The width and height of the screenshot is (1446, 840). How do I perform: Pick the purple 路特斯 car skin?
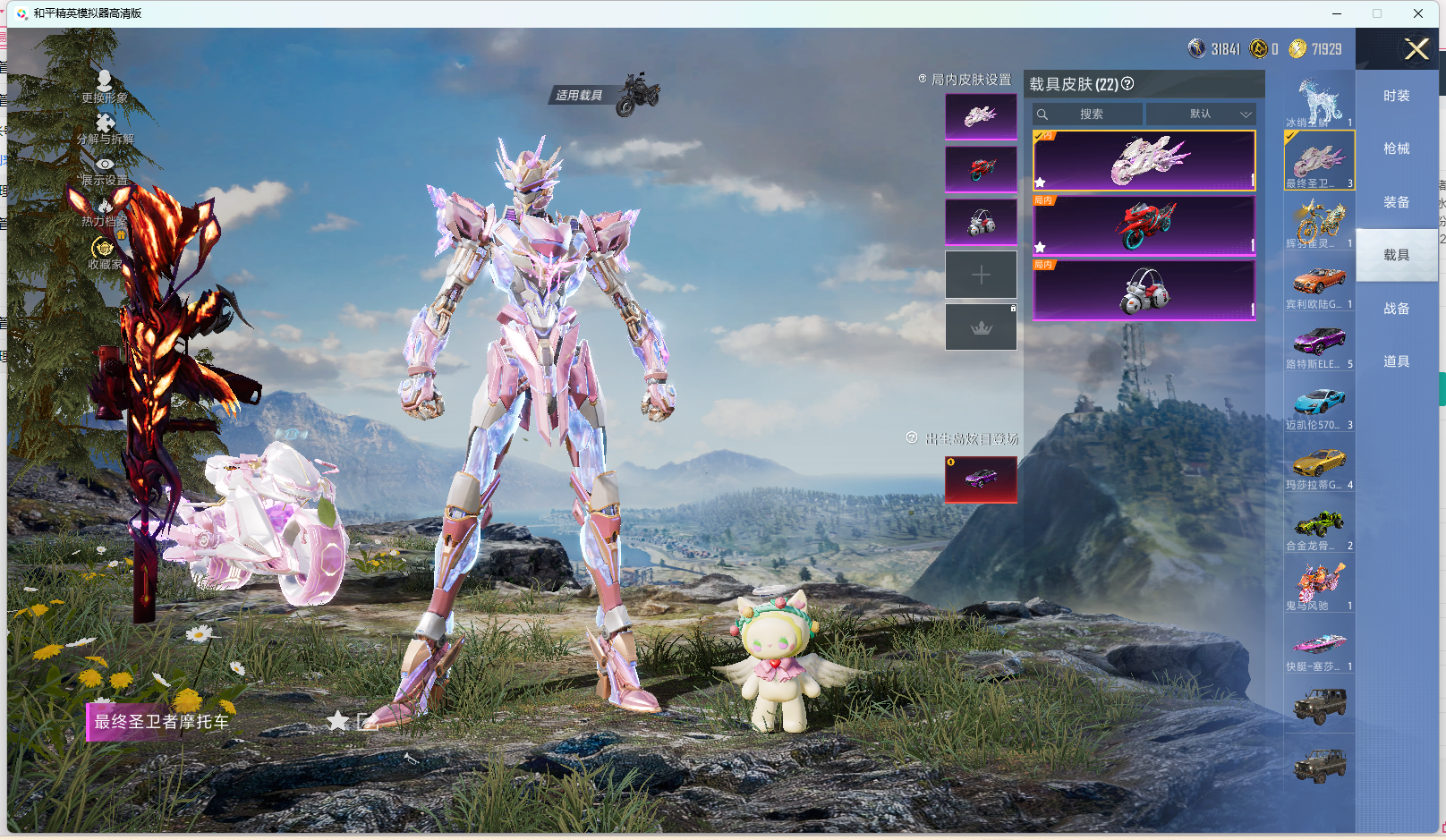[1319, 344]
